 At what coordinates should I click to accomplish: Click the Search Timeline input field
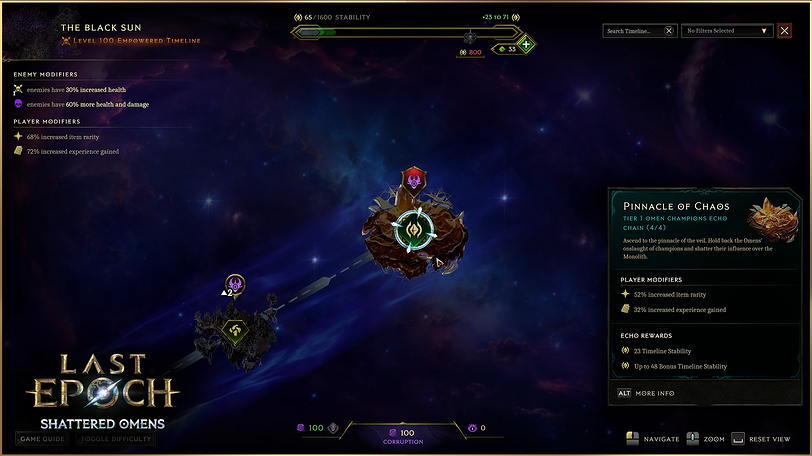632,31
